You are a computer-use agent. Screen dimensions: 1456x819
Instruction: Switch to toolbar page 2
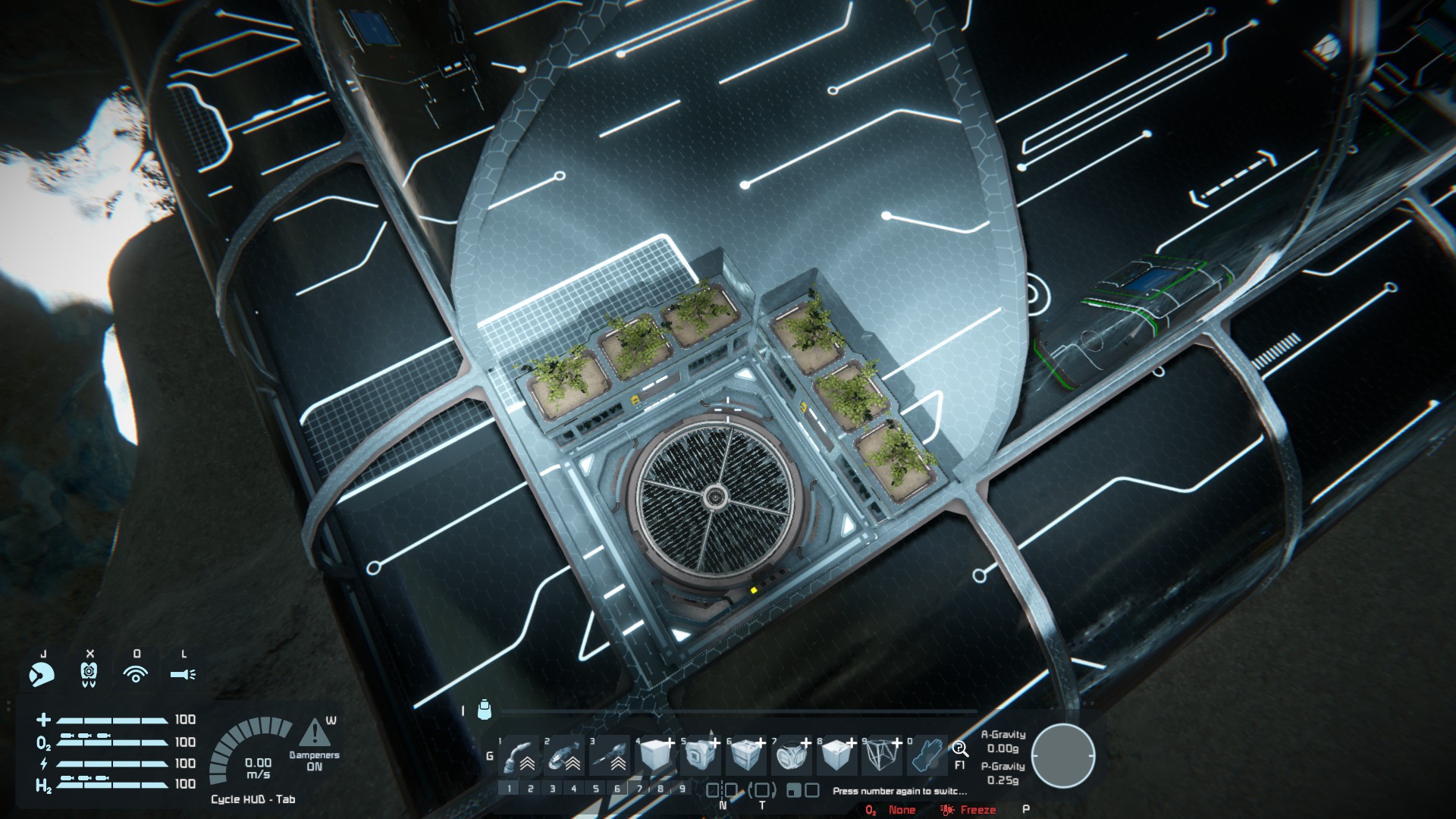(531, 789)
